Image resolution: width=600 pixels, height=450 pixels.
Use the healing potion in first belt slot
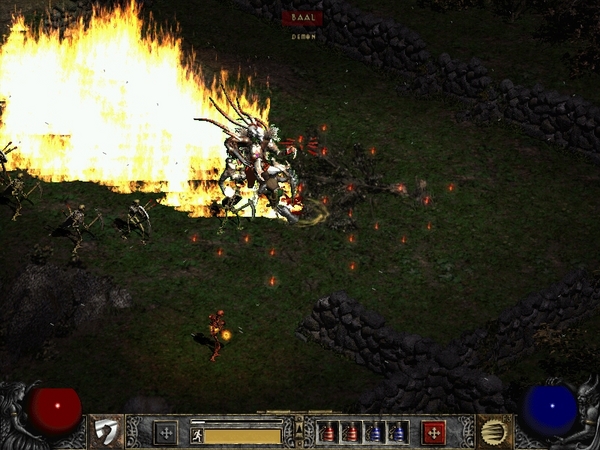[328, 433]
